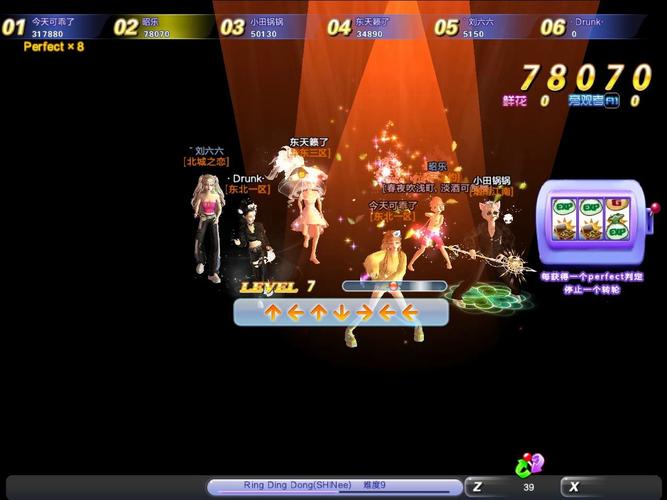The width and height of the screenshot is (667, 500).
Task: Choose the rank 03 player 小田锅锅
Action: click(x=270, y=27)
